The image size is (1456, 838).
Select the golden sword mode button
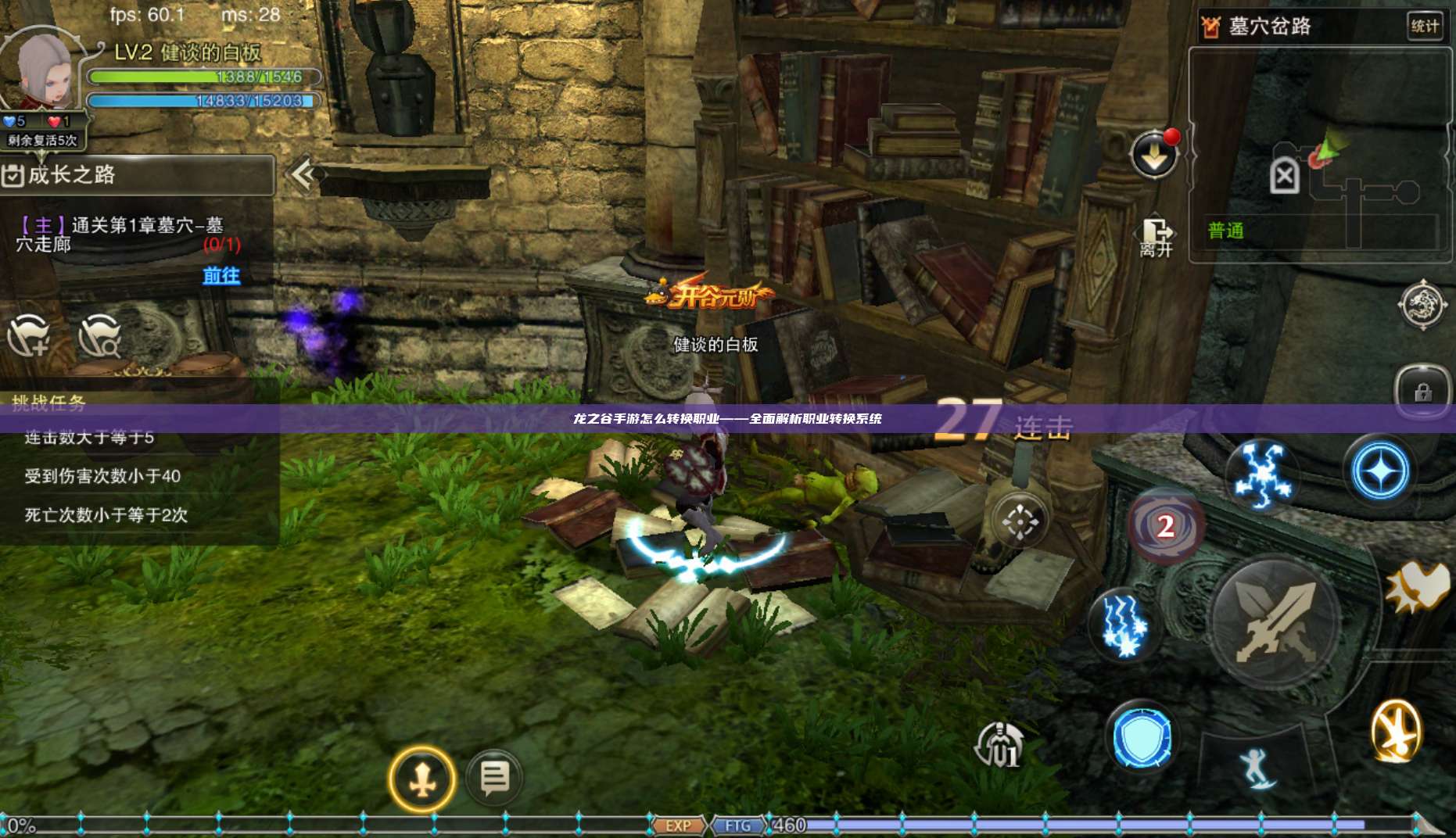pyautogui.click(x=422, y=779)
